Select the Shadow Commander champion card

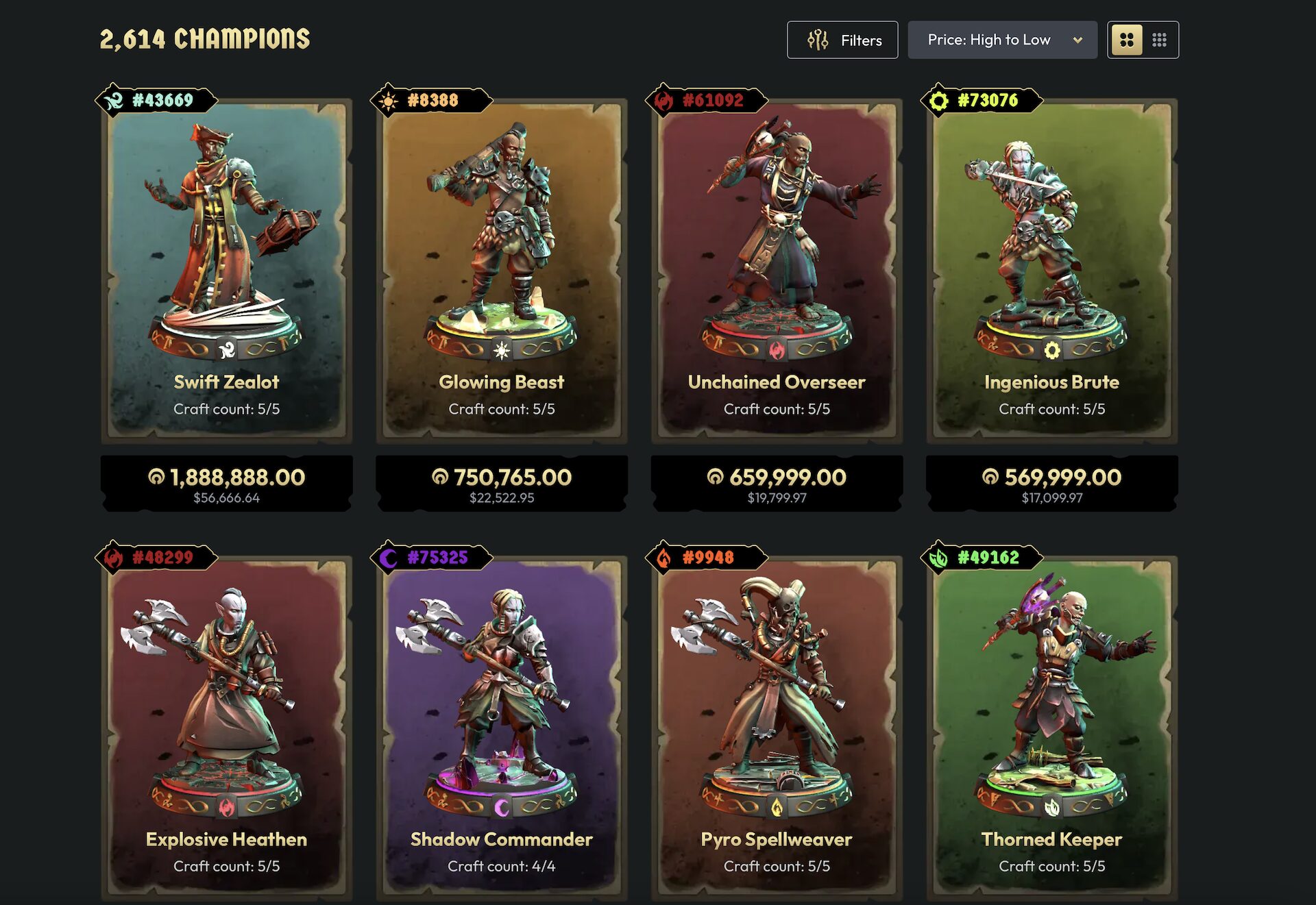[x=502, y=726]
